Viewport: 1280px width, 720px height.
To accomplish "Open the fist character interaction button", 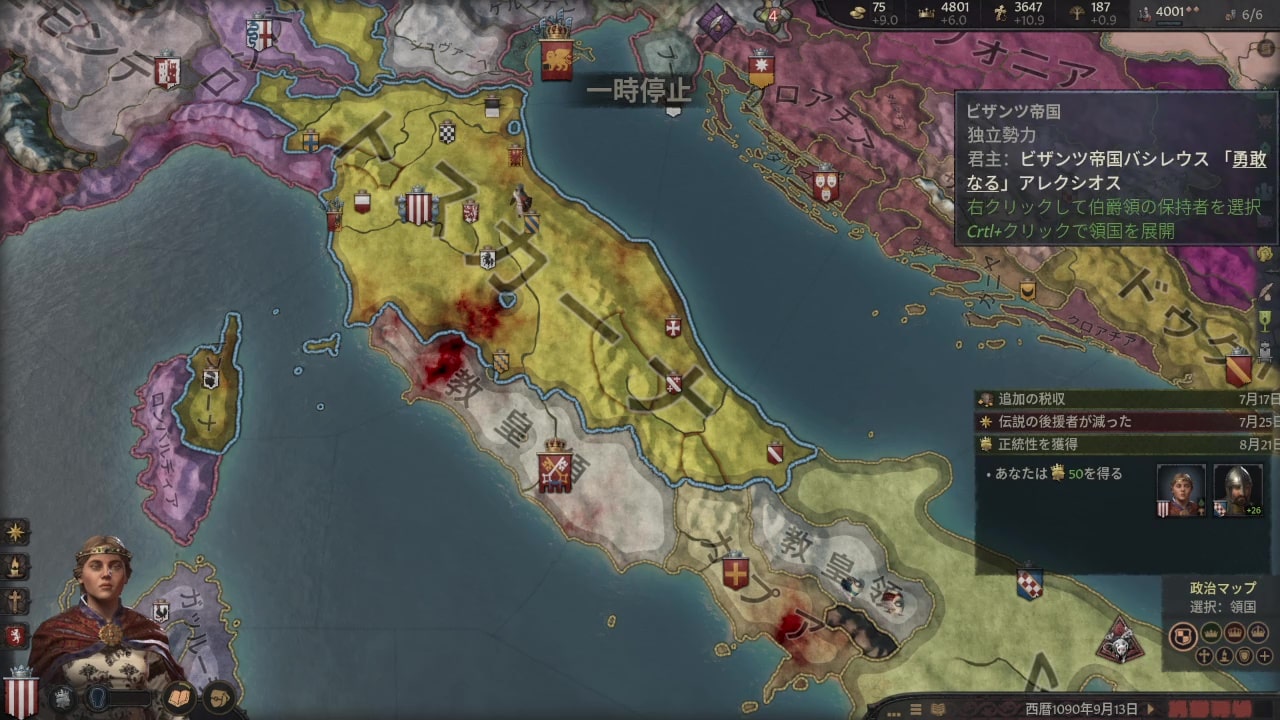I will (x=218, y=696).
